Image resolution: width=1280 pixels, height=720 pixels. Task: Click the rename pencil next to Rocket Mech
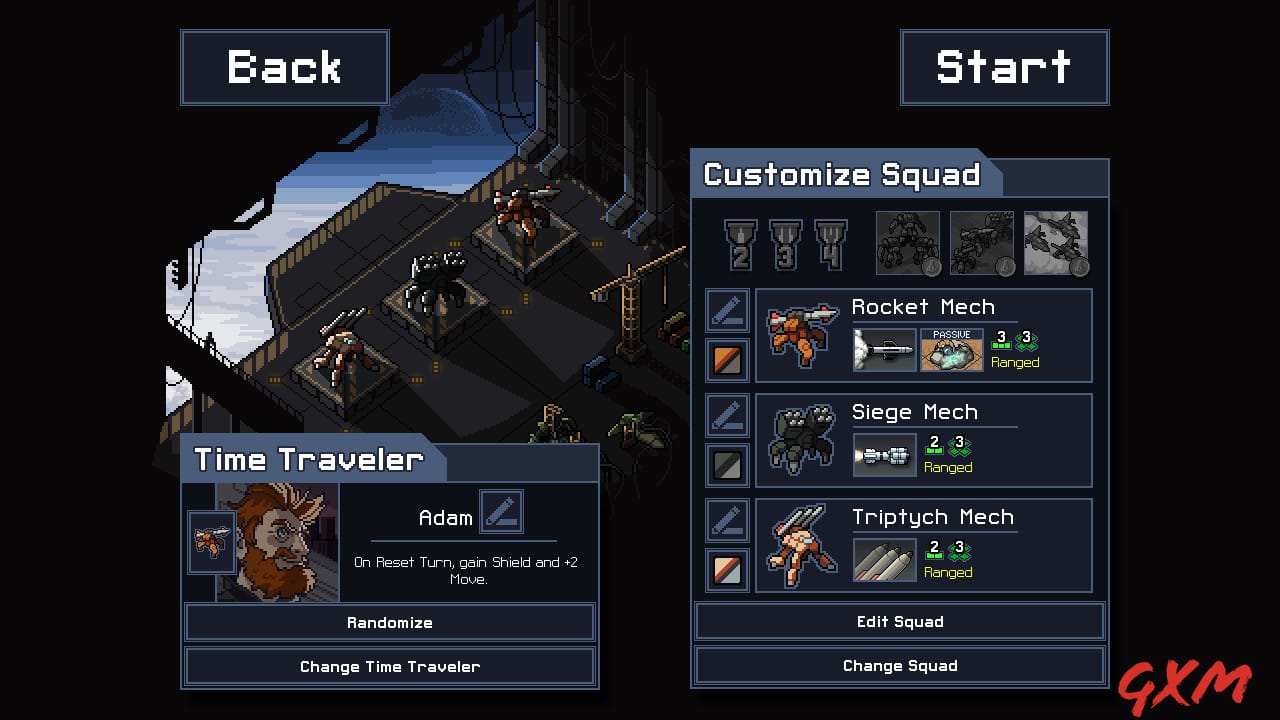(x=727, y=310)
